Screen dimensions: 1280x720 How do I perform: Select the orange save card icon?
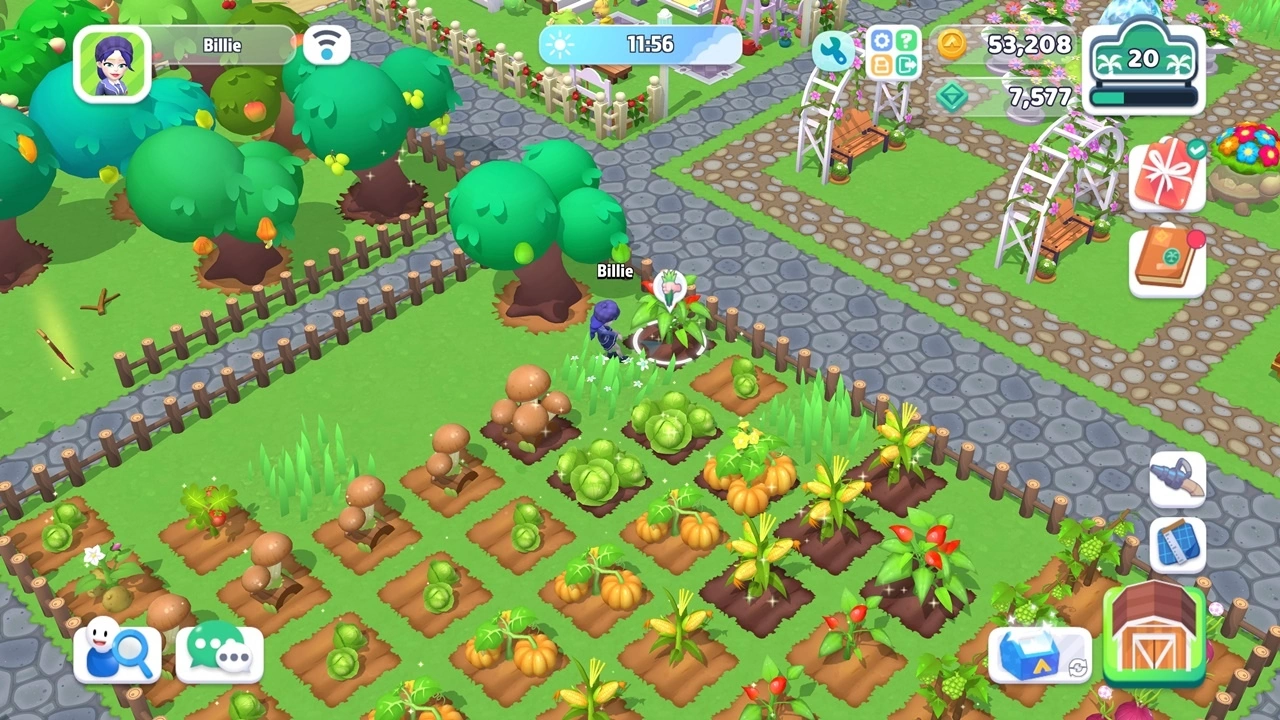(x=881, y=66)
